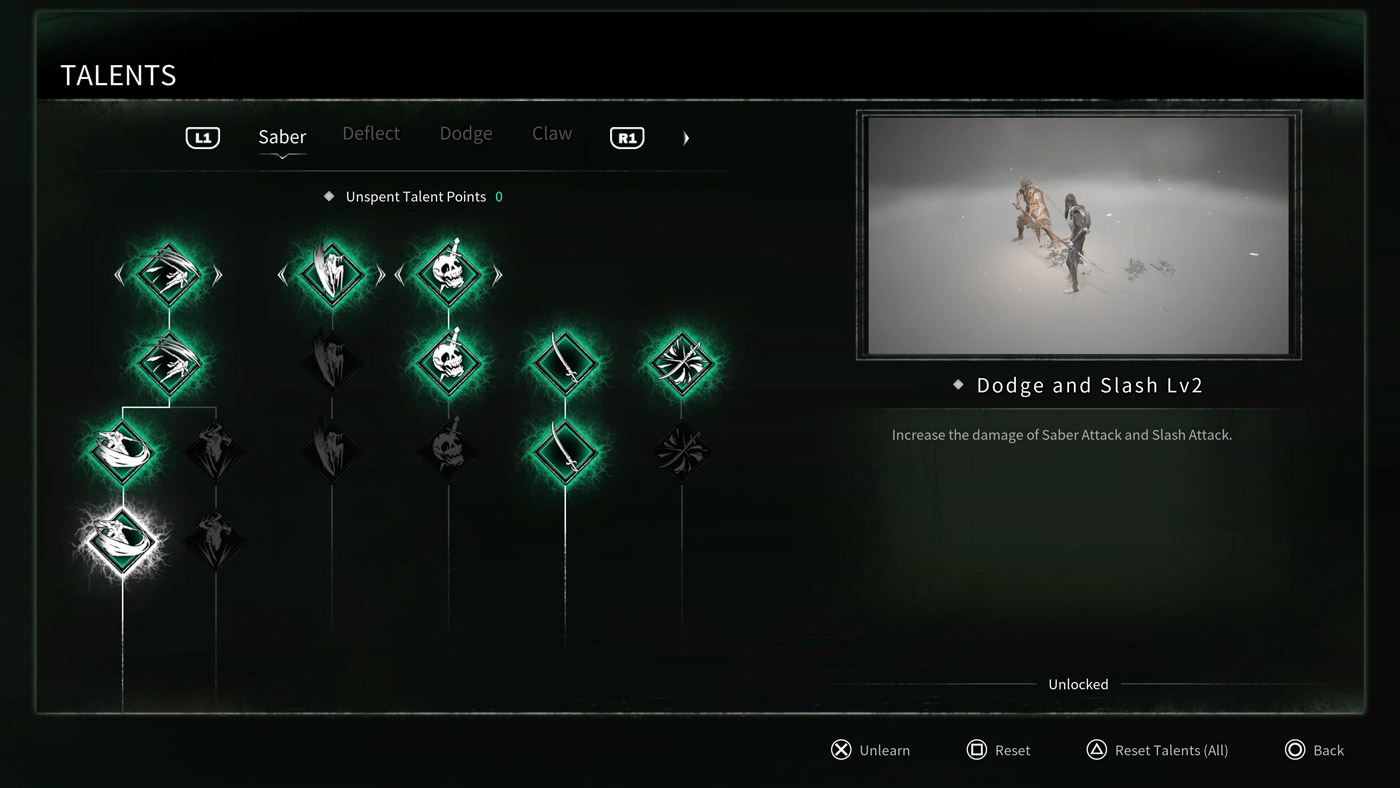Image resolution: width=1400 pixels, height=788 pixels.
Task: Reset the current talent tree
Action: click(998, 750)
